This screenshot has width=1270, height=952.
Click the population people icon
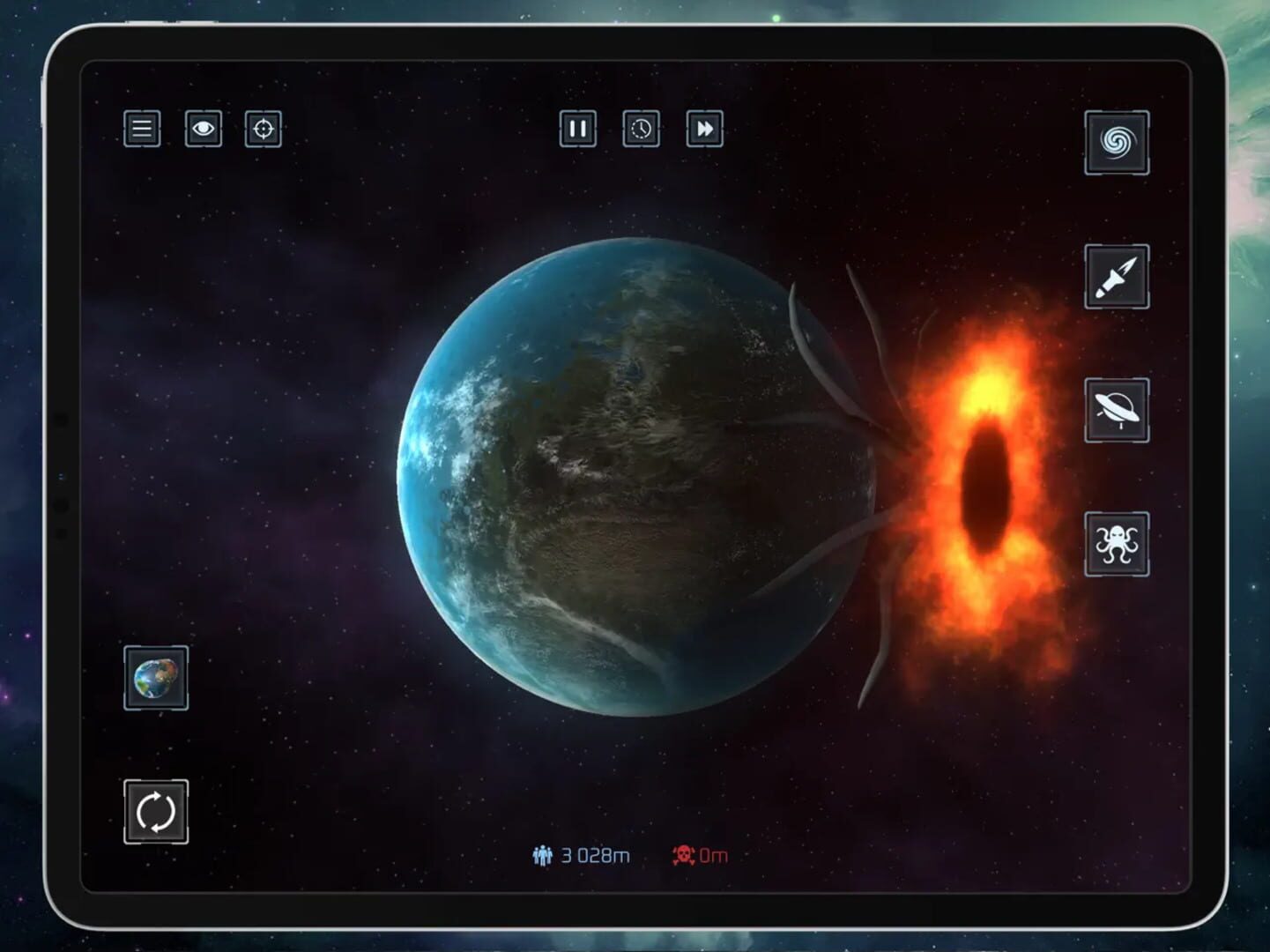tap(543, 853)
